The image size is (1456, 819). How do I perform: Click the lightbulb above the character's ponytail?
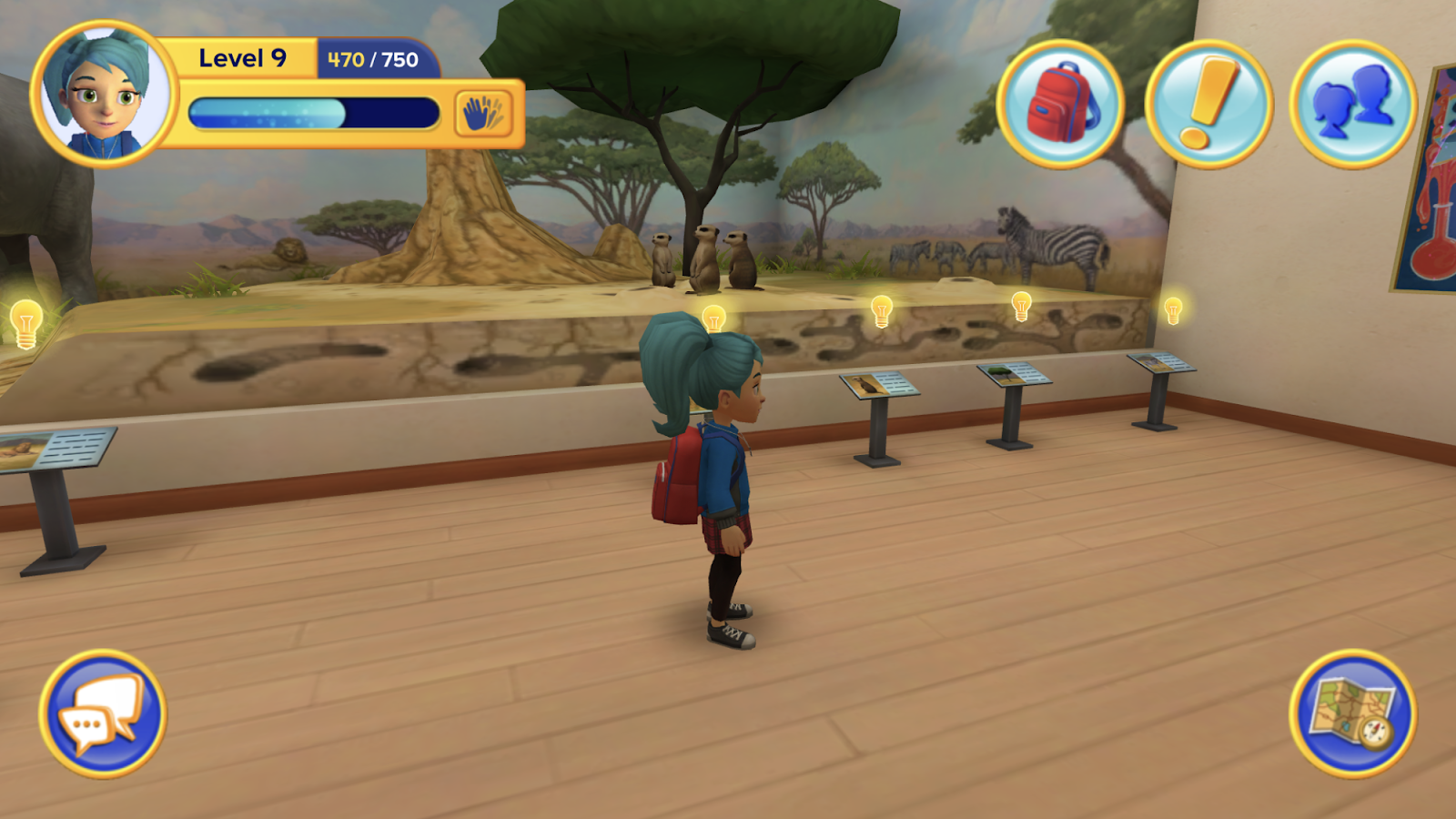coord(714,318)
